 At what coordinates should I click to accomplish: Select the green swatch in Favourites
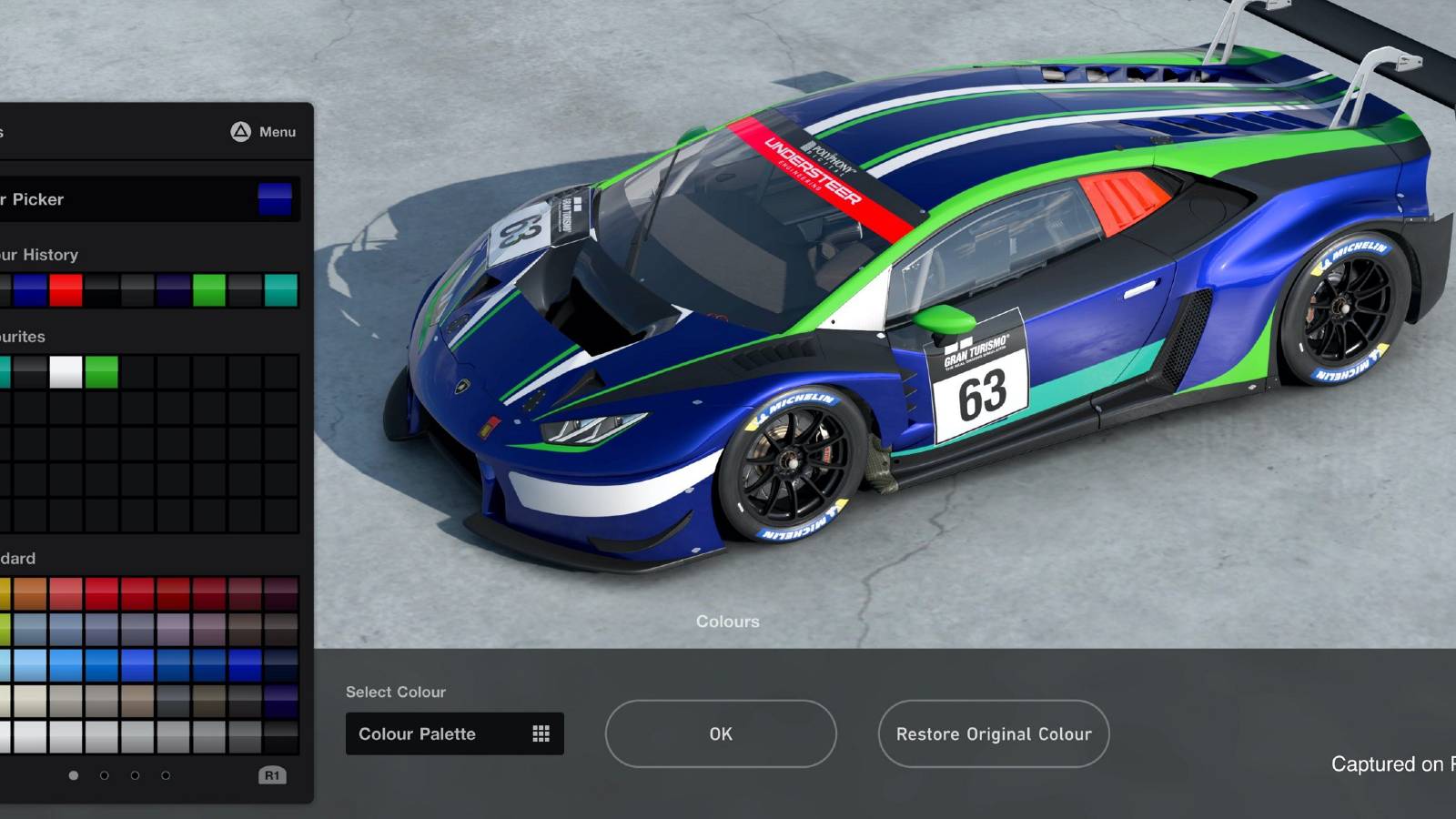click(101, 370)
